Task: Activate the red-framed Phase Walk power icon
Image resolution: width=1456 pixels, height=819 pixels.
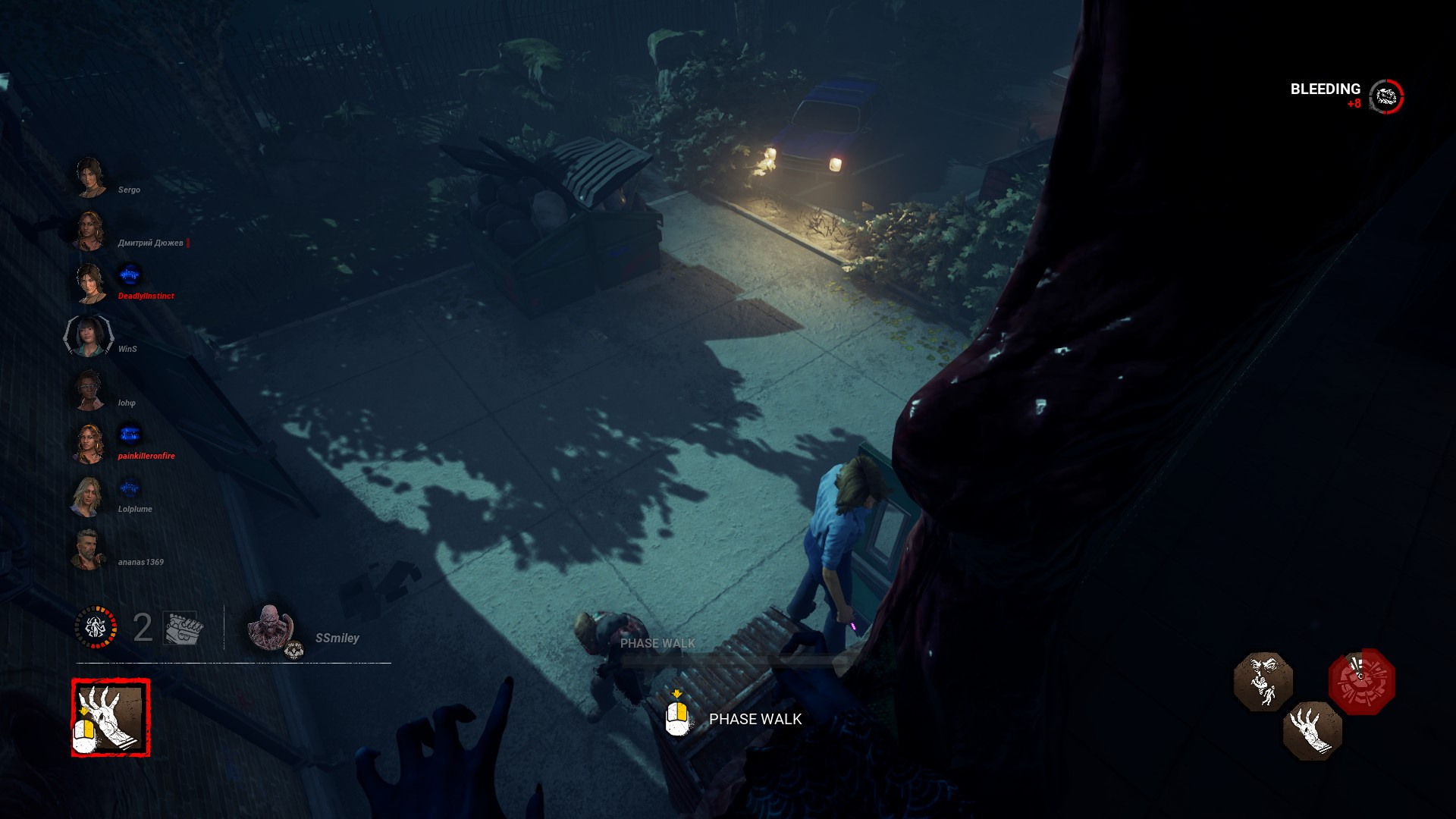Action: click(111, 717)
